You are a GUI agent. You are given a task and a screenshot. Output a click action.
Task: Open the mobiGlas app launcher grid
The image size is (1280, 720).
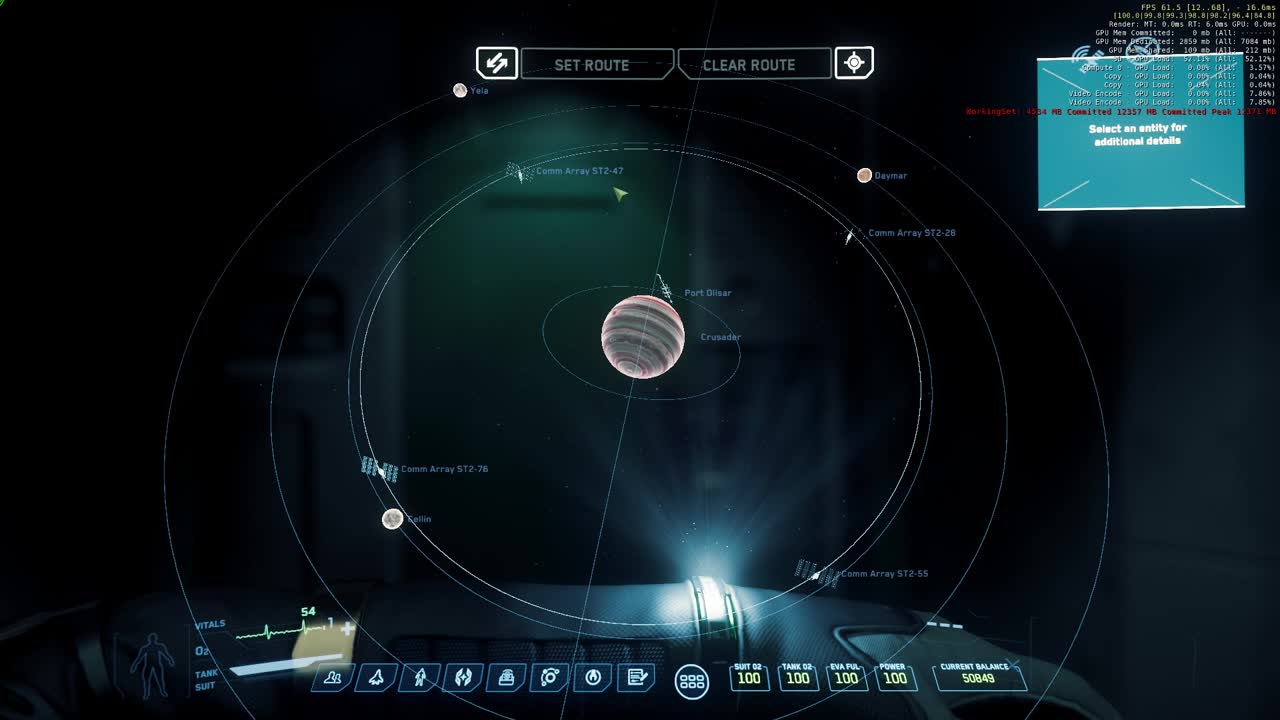[x=690, y=682]
